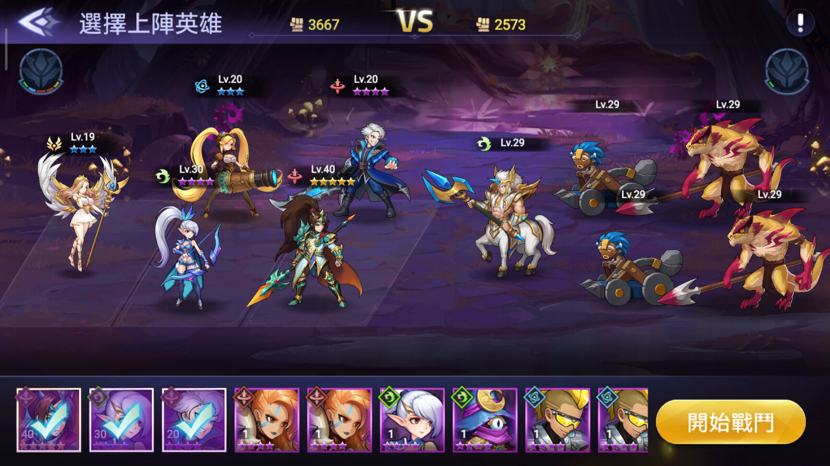
Task: Select the white-haired elf hero portrait
Action: click(412, 421)
